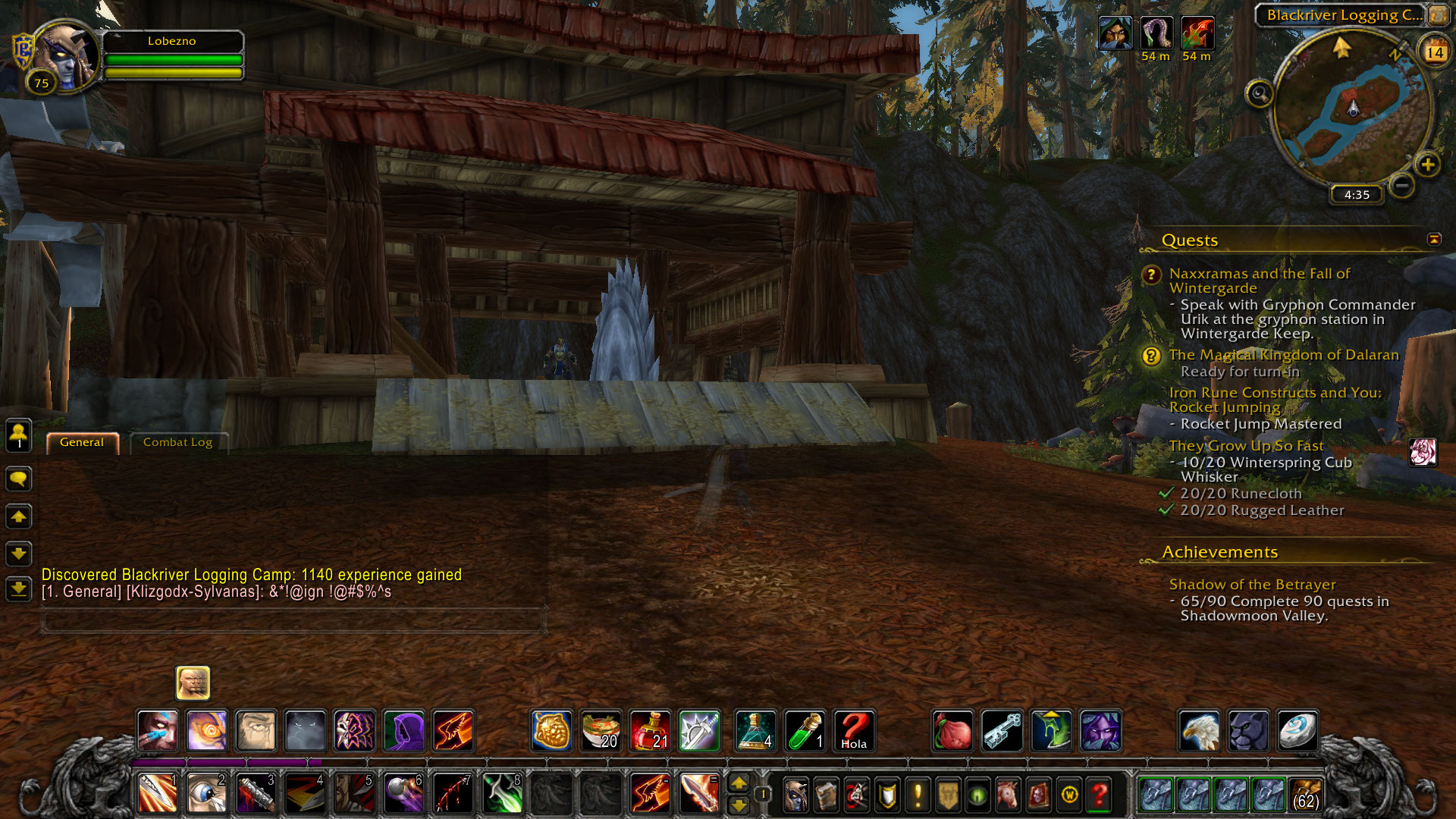The width and height of the screenshot is (1456, 819).
Task: Use the Hearthstone icon
Action: point(1298,731)
